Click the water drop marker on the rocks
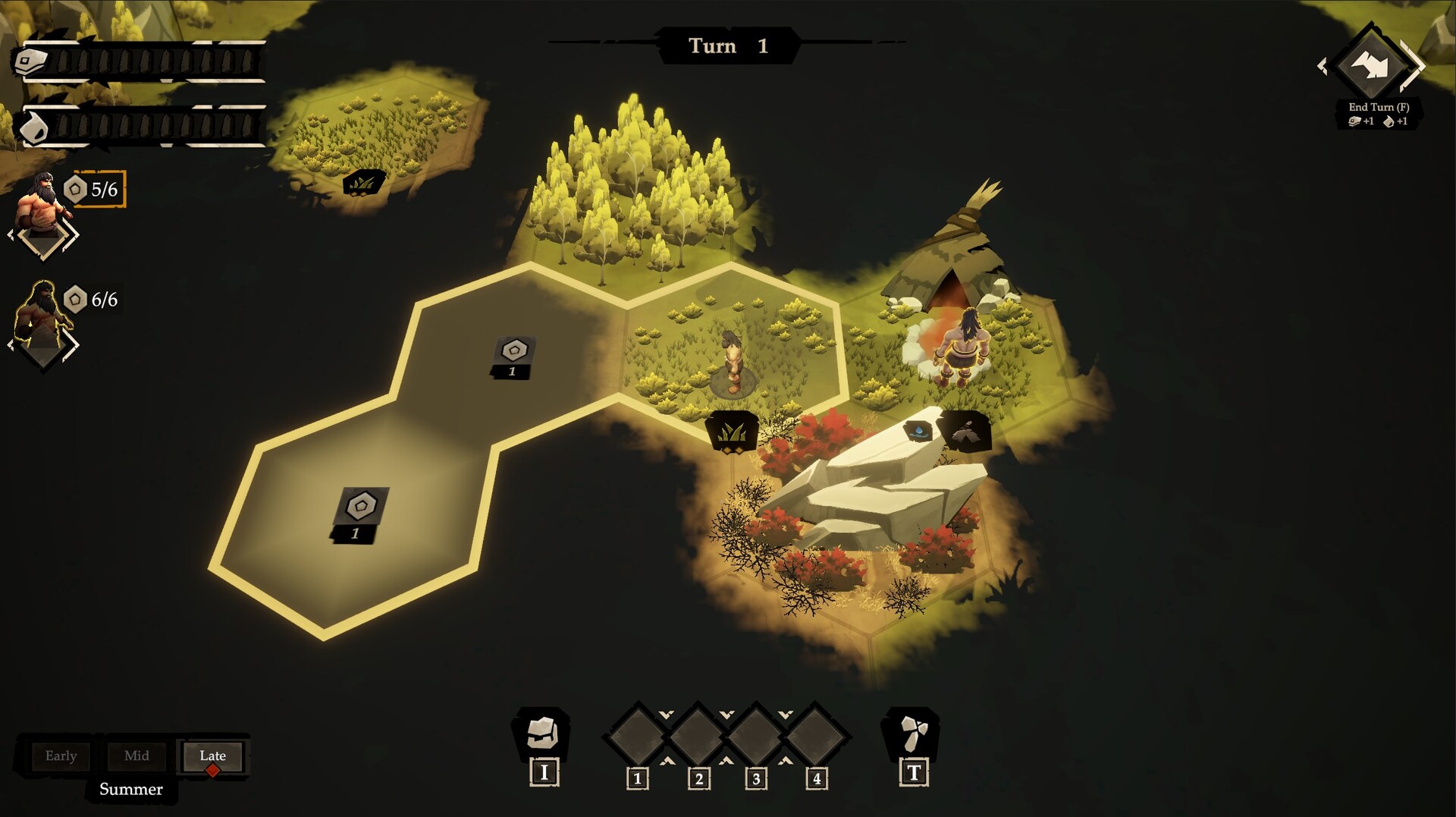The width and height of the screenshot is (1456, 817). pyautogui.click(x=919, y=430)
